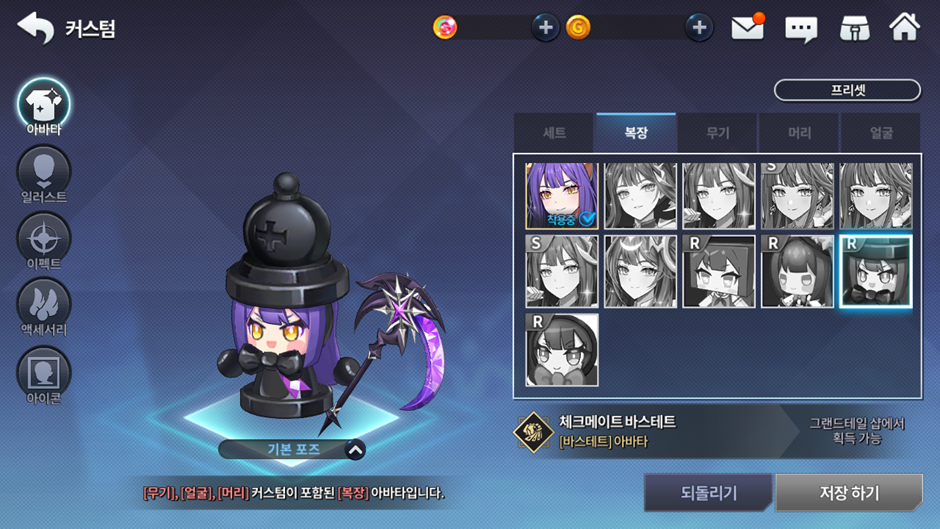Go back using the arrow button

(36, 28)
